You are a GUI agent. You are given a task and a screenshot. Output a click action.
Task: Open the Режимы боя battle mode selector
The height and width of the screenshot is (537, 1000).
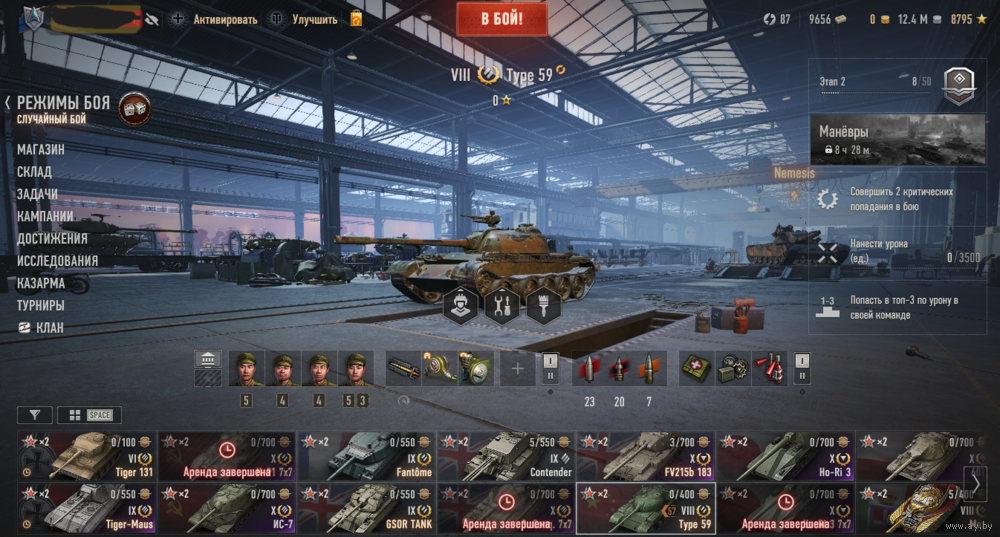click(x=65, y=103)
